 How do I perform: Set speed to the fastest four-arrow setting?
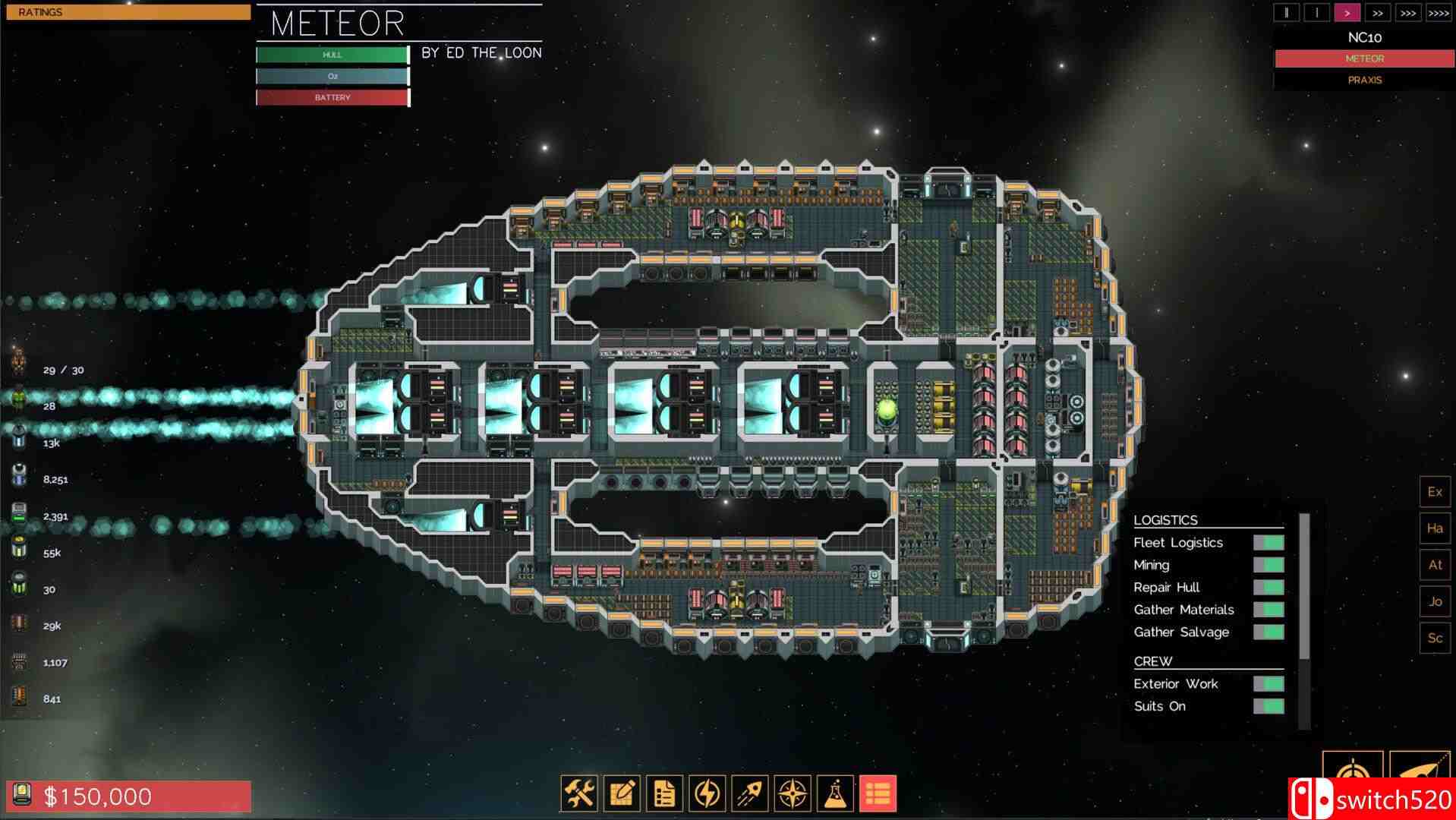click(1438, 13)
